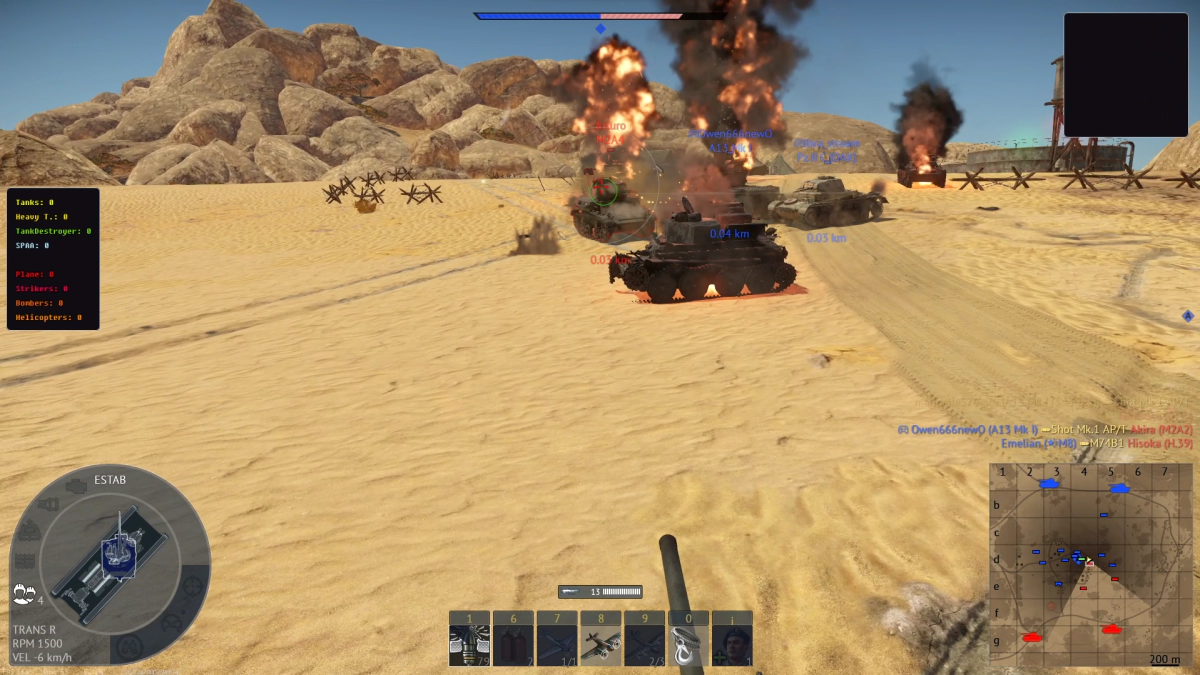The width and height of the screenshot is (1200, 675).
Task: Select the fighter aircraft slot
Action: [600, 645]
